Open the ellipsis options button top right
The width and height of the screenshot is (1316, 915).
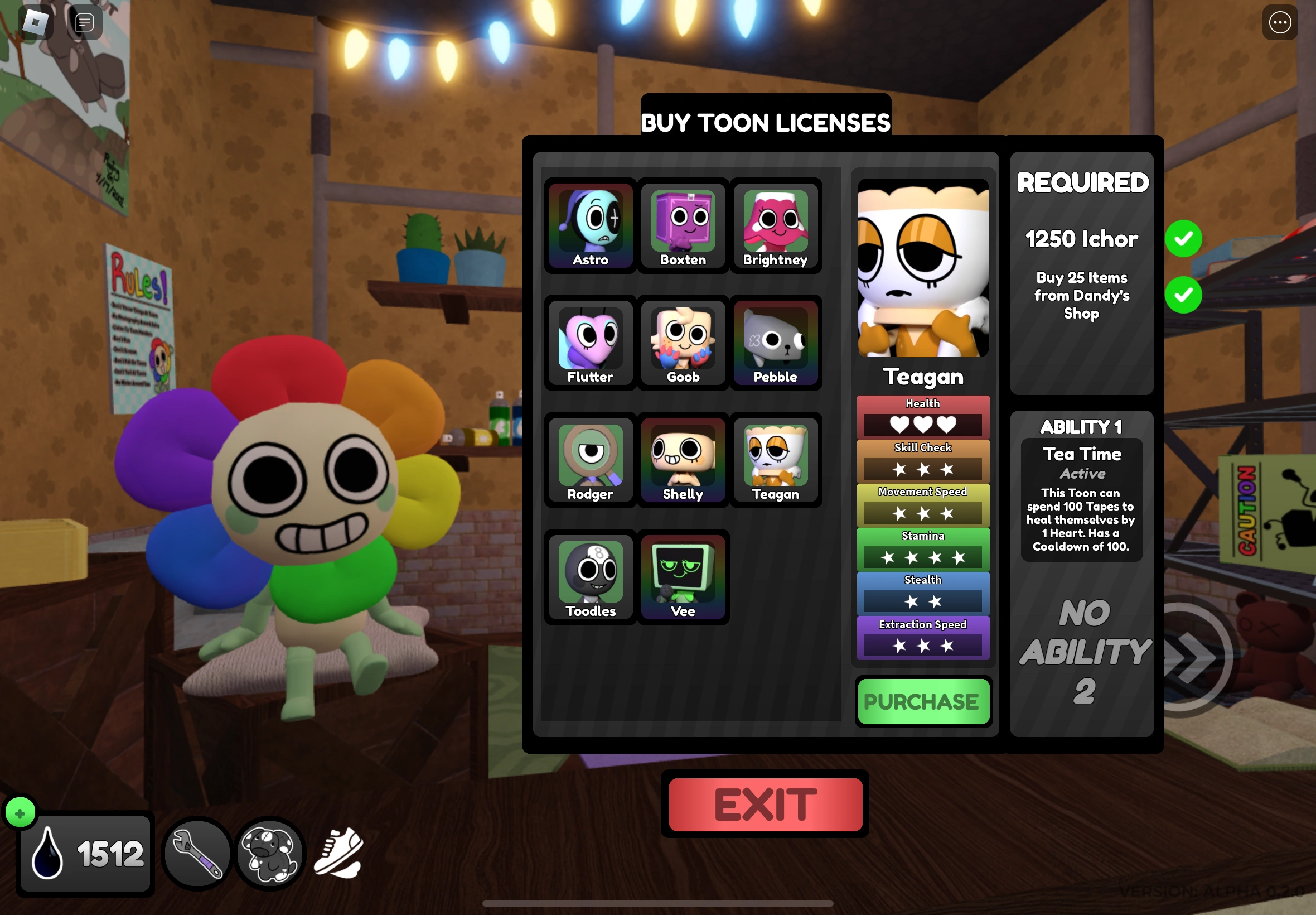[1280, 22]
